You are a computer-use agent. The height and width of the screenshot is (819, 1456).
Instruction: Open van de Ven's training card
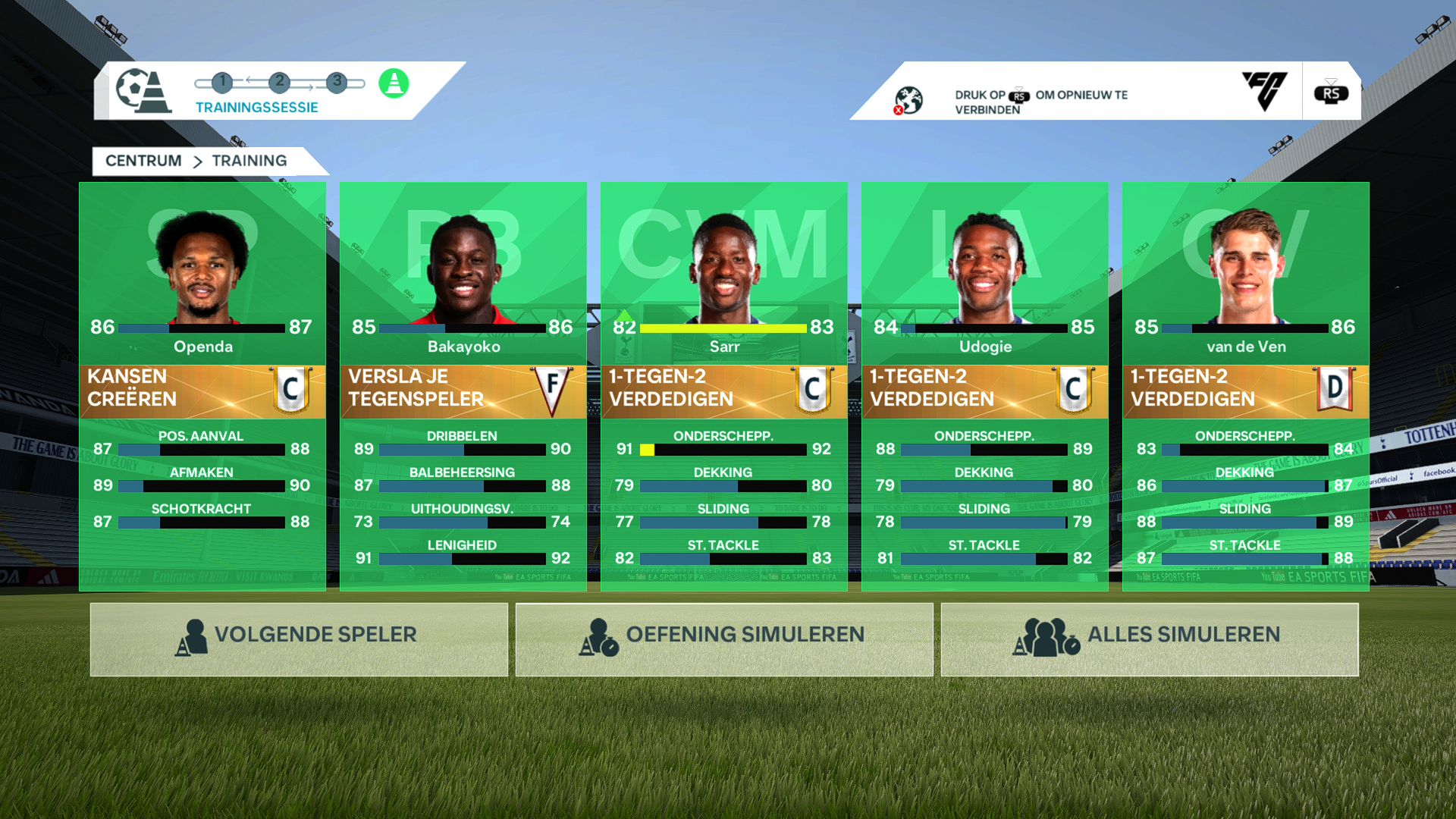pos(1246,273)
